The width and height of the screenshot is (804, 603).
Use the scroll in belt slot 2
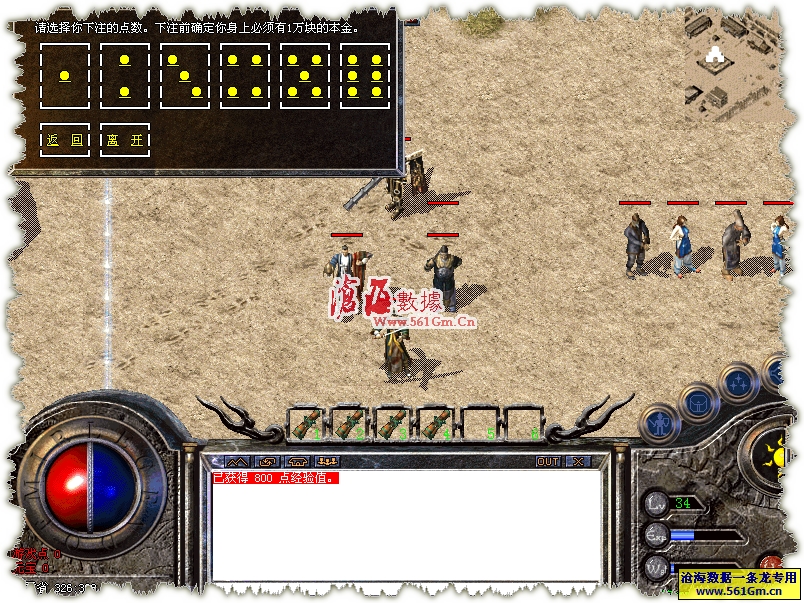(349, 422)
